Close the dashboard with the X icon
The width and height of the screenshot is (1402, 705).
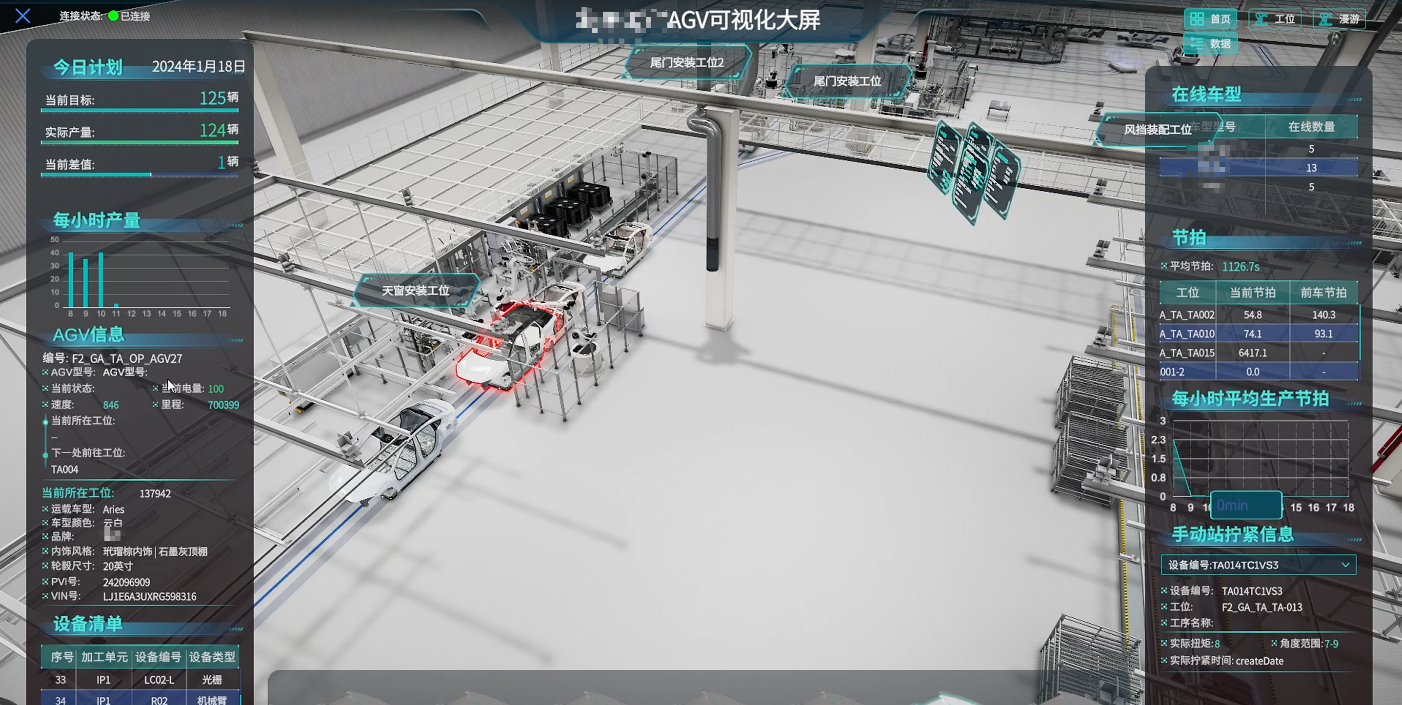click(x=23, y=16)
